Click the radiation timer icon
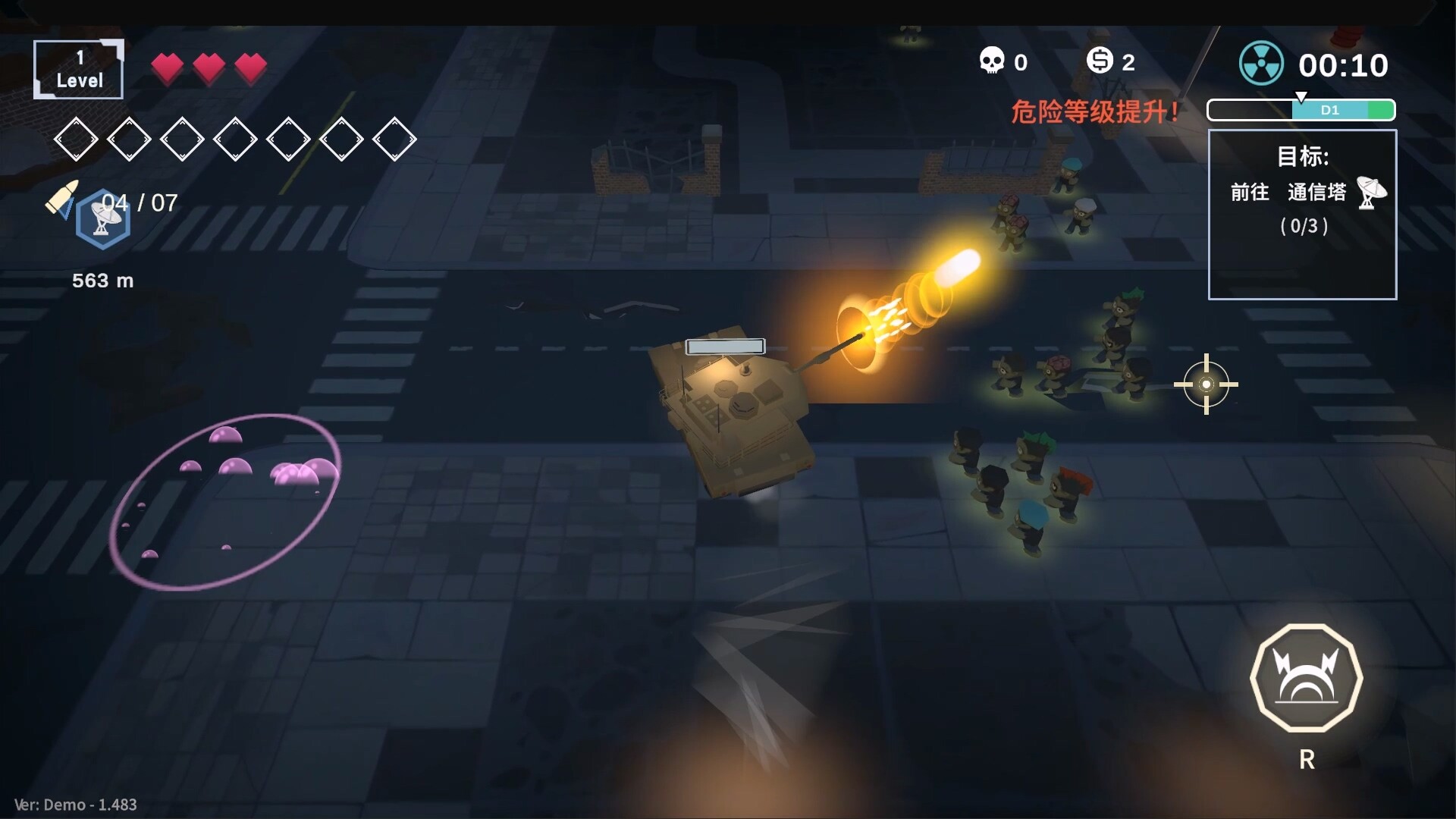Image resolution: width=1456 pixels, height=819 pixels. pos(1263,64)
